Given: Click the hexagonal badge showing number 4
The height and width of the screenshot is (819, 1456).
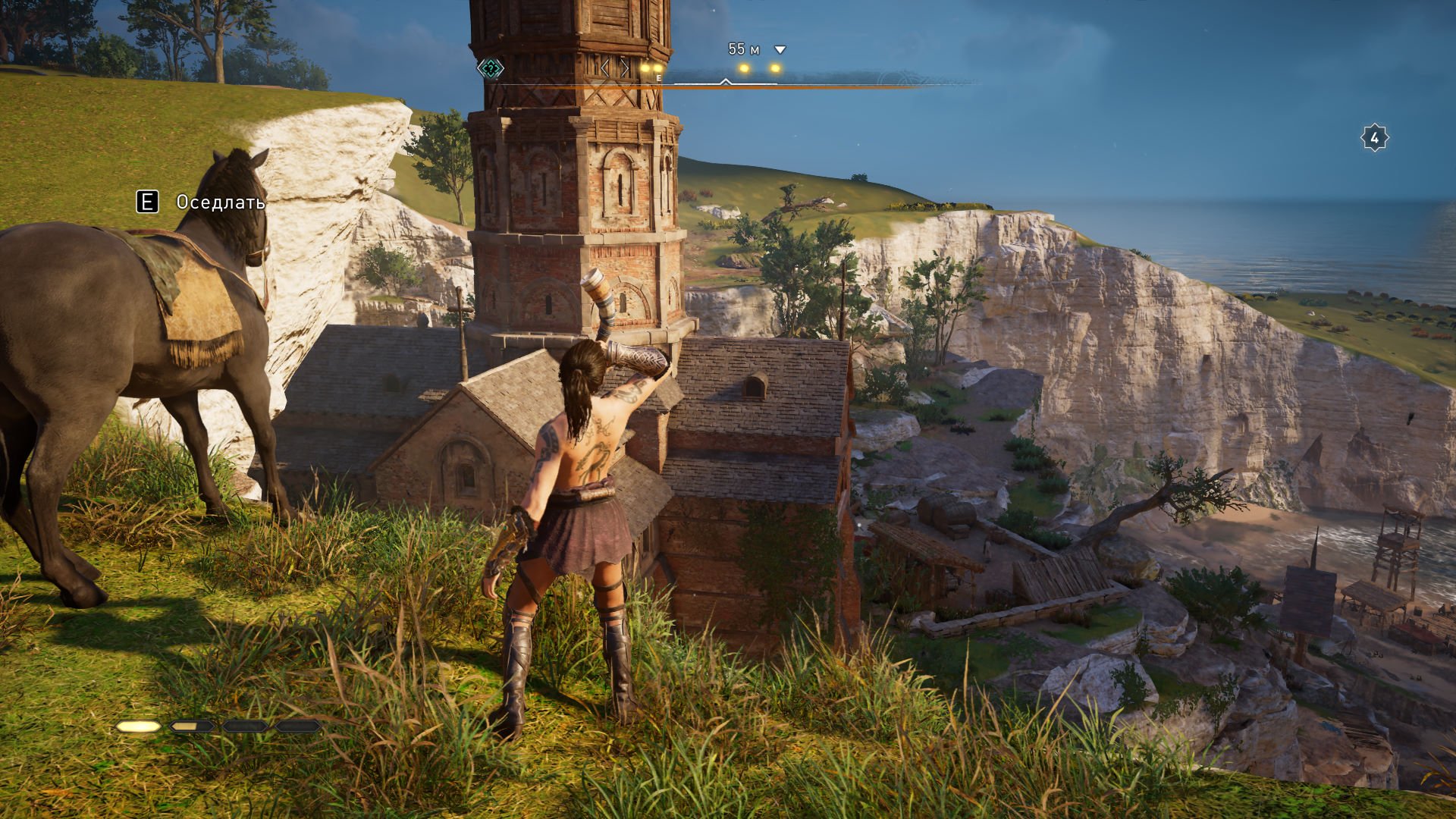Looking at the screenshot, I should coord(1374,139).
